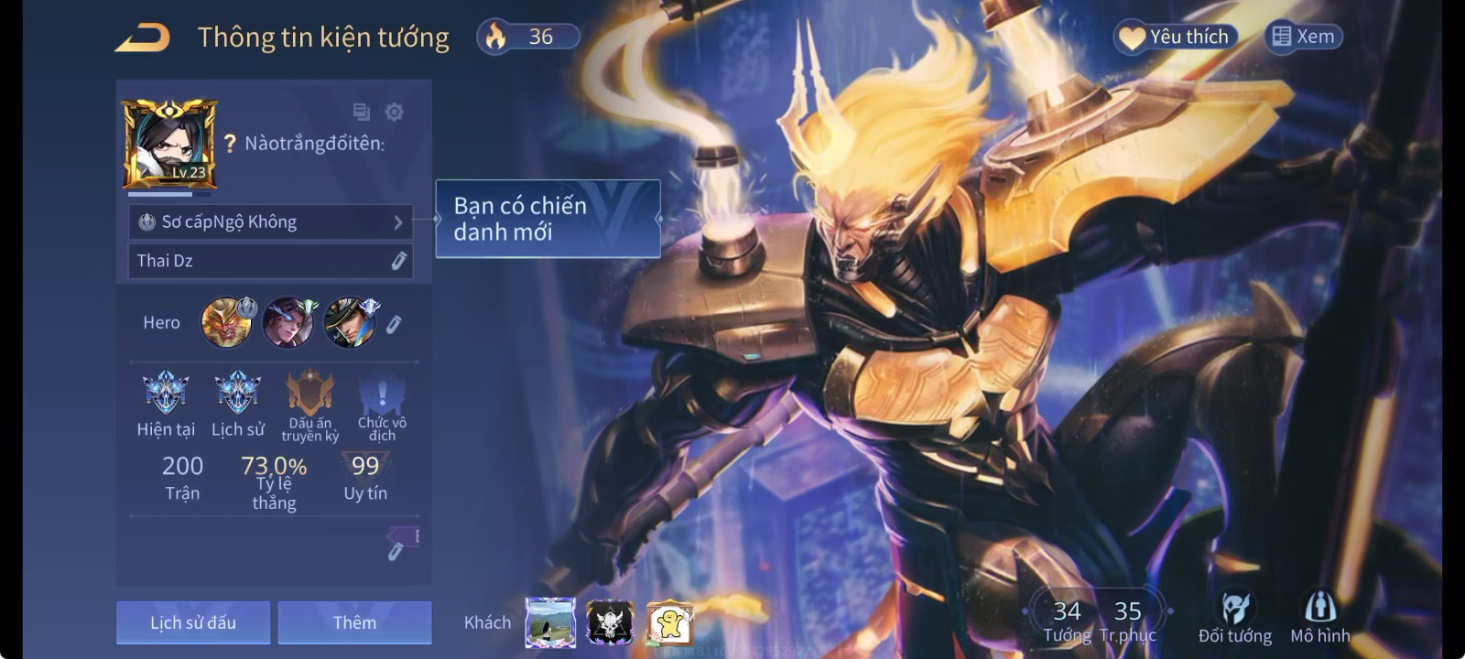The image size is (1465, 659).
Task: Open Lịch sử đấu match history
Action: click(193, 623)
